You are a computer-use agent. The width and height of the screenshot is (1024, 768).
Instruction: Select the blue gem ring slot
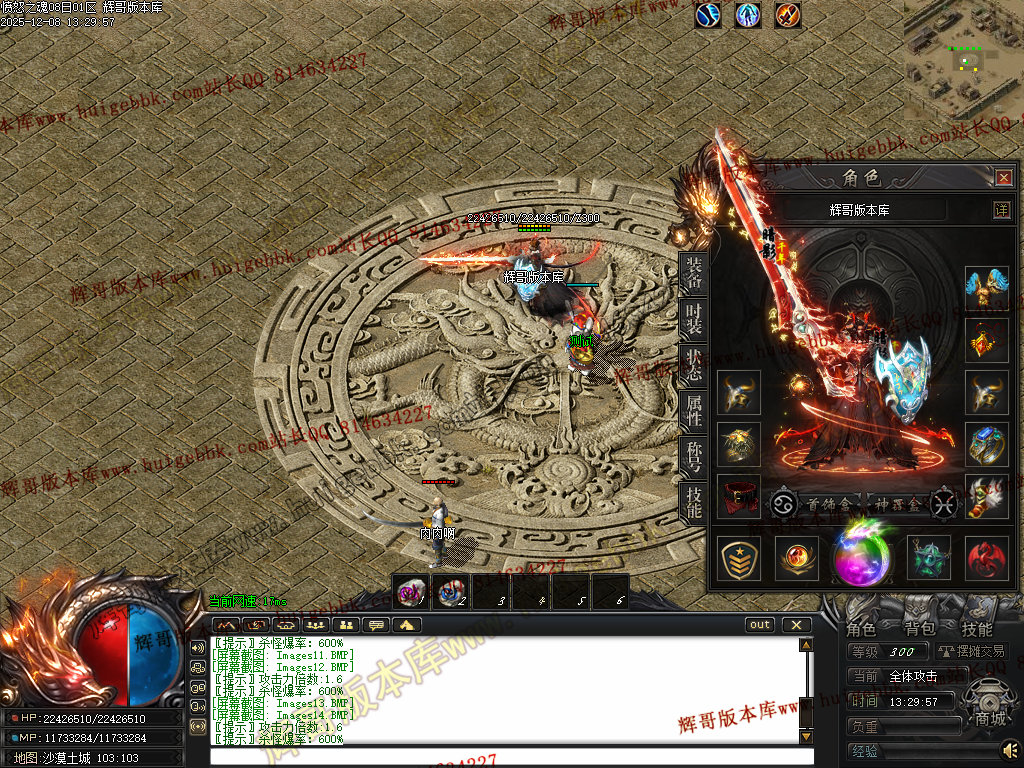tap(987, 444)
